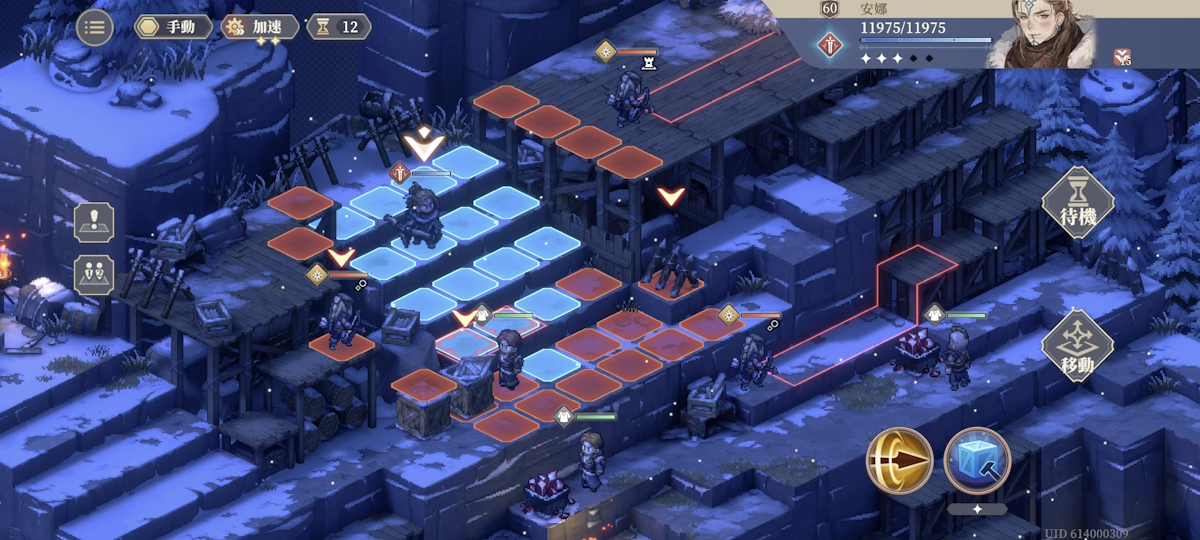
Task: Open the list menu button
Action: click(x=95, y=27)
